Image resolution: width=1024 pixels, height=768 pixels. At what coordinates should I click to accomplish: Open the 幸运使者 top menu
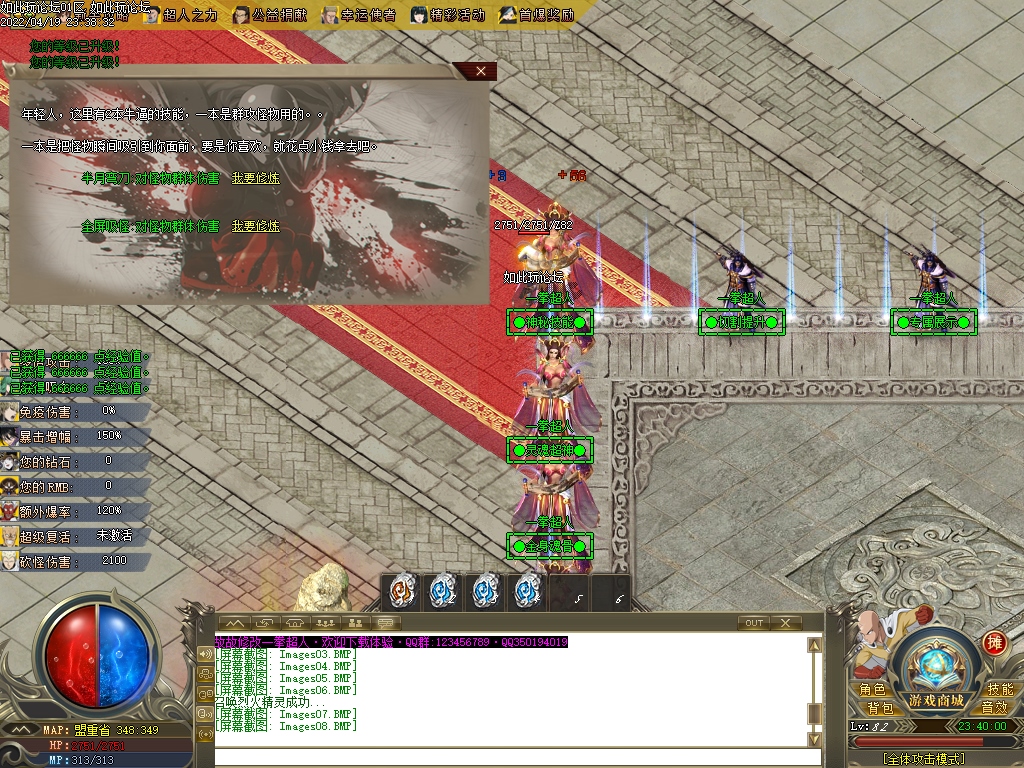(x=359, y=15)
